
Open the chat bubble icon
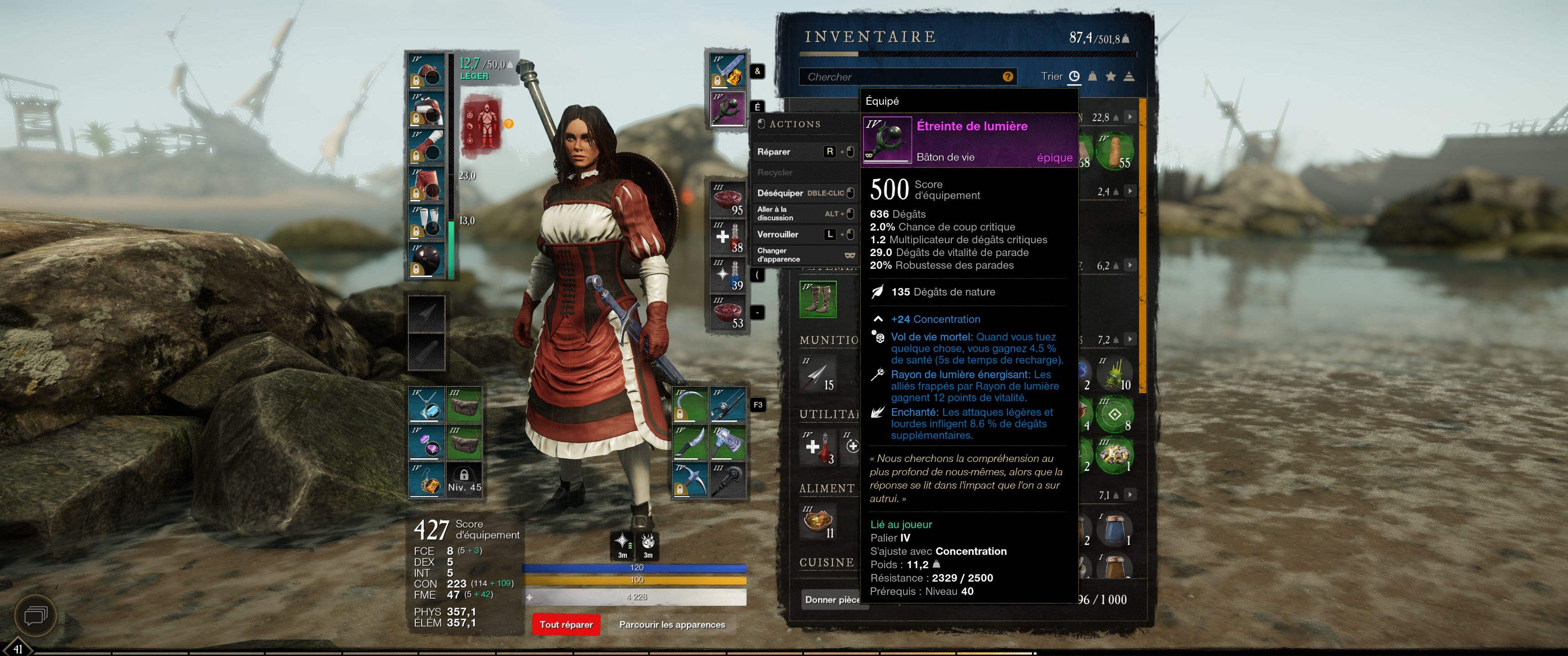(x=35, y=616)
